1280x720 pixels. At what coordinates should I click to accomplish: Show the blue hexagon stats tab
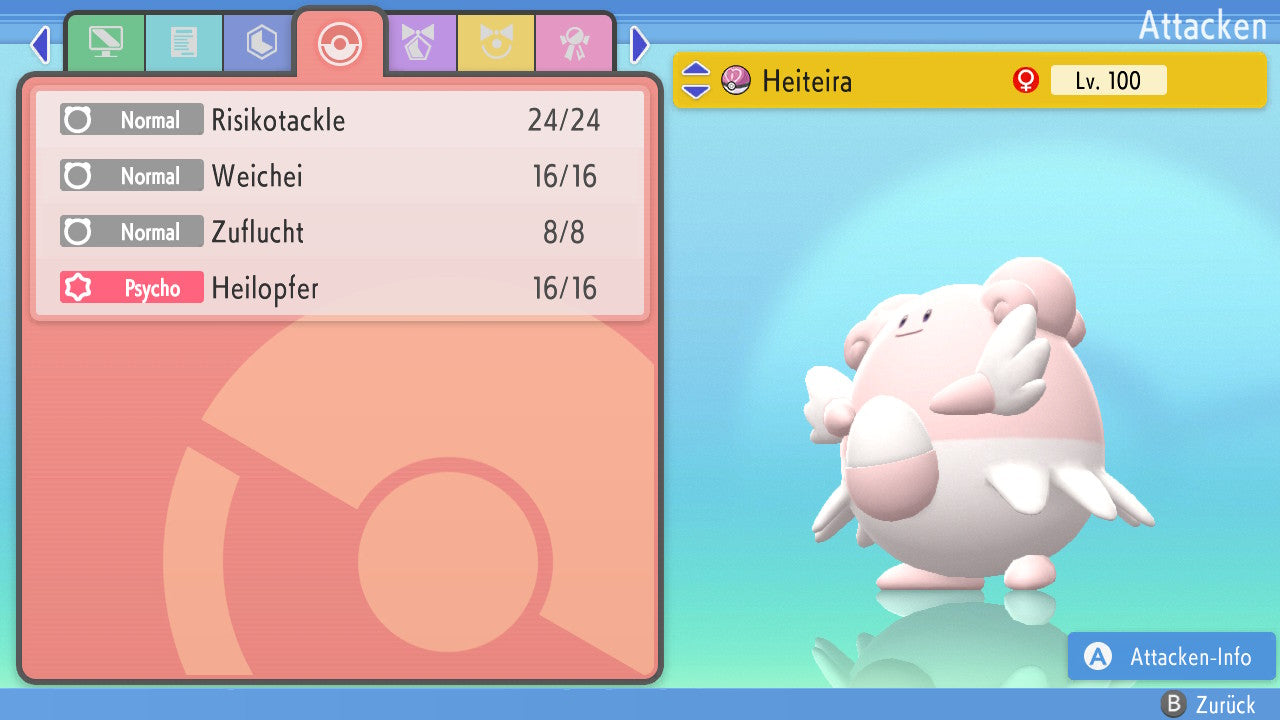click(x=261, y=43)
